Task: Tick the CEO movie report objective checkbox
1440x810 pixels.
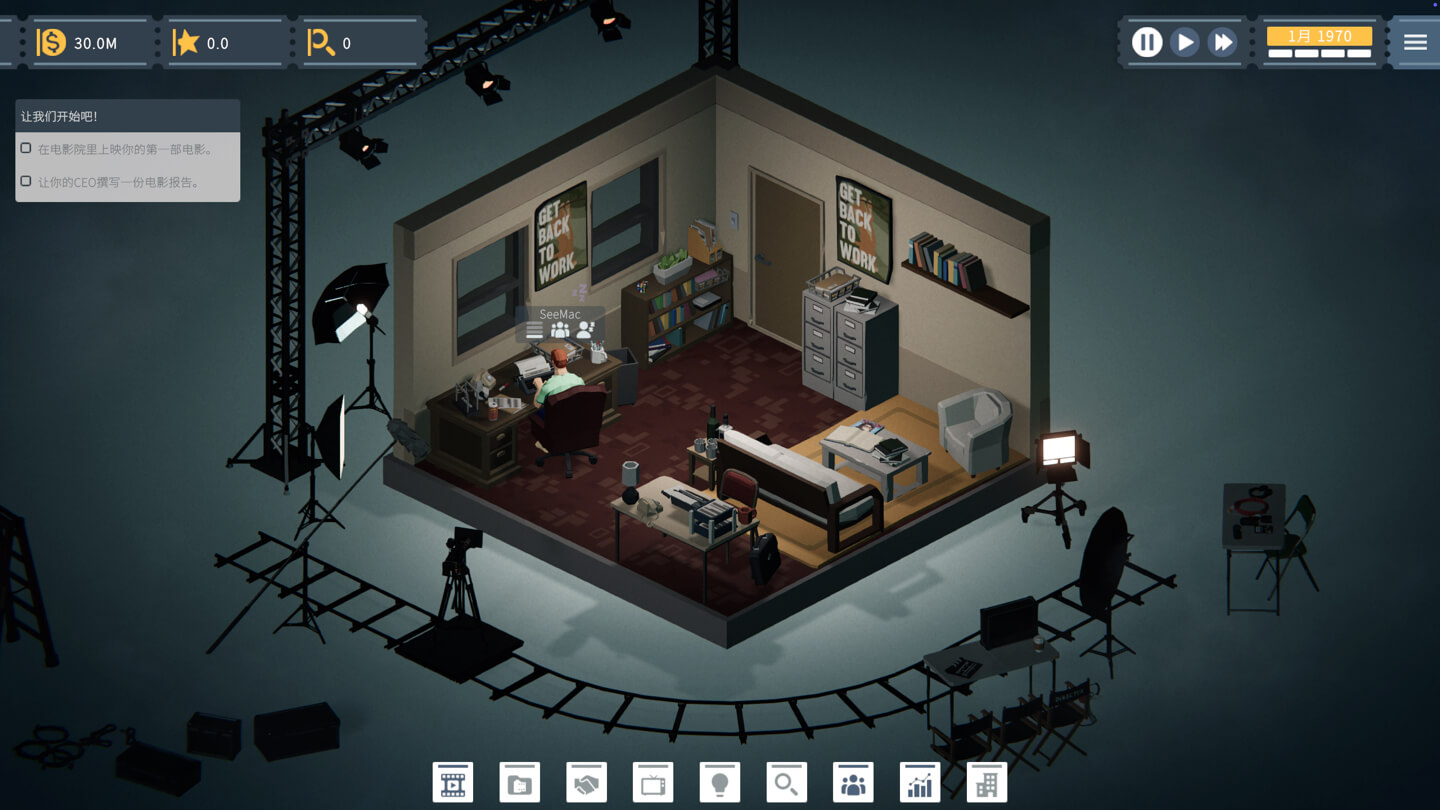Action: pos(25,180)
